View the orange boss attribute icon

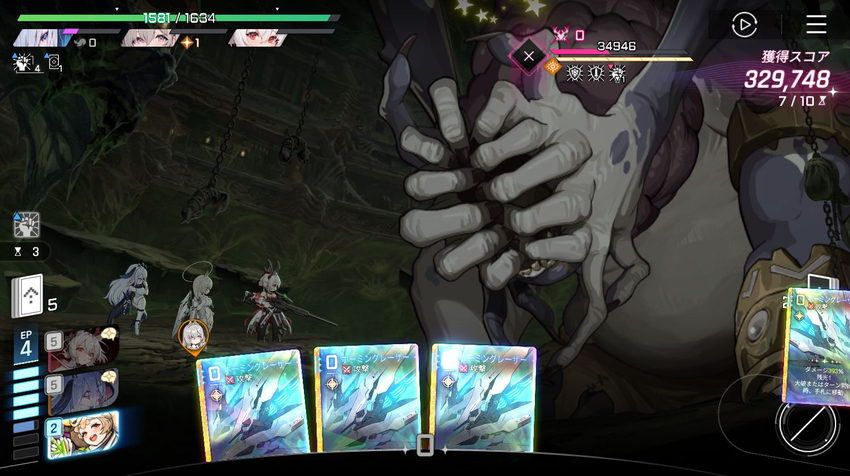(x=553, y=67)
